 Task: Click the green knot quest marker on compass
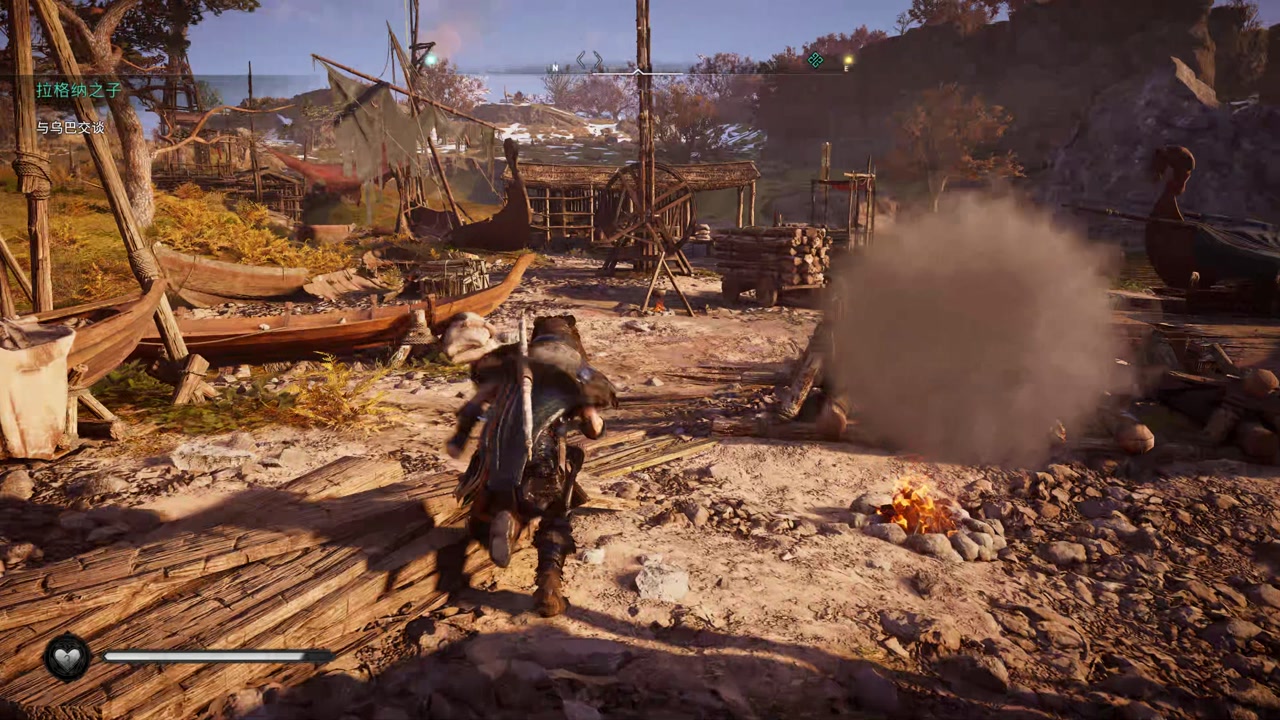(815, 60)
